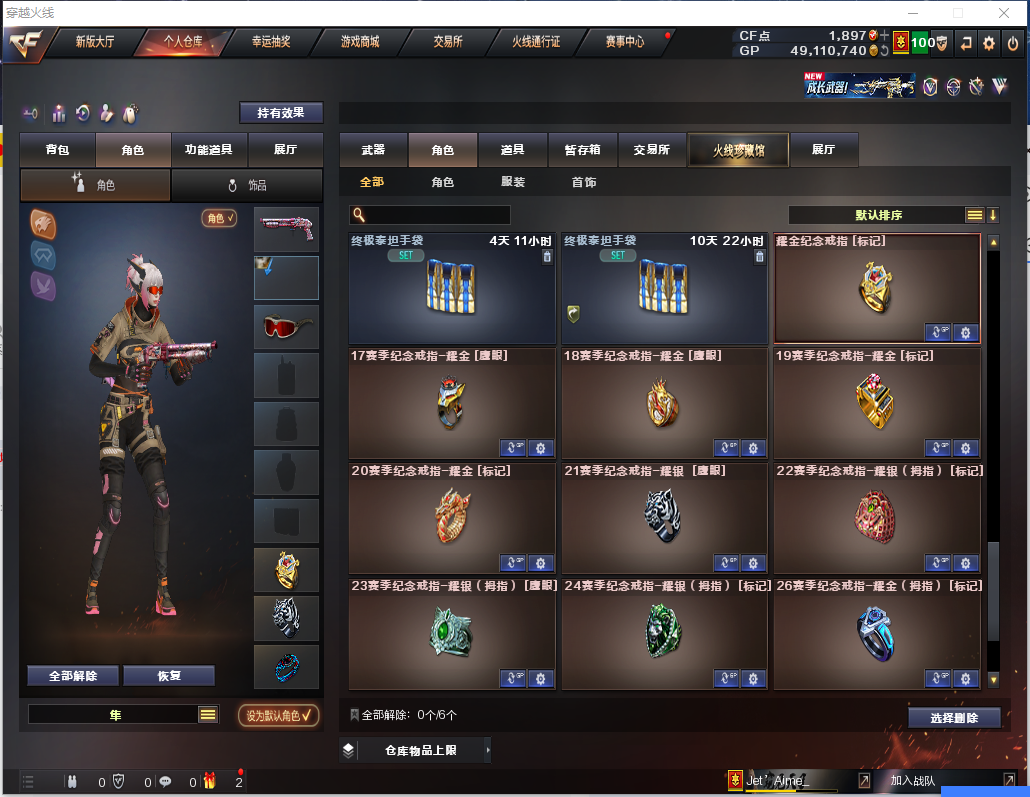Filter by 服装 clothing category
Screen dimensions: 1030x797
513,182
